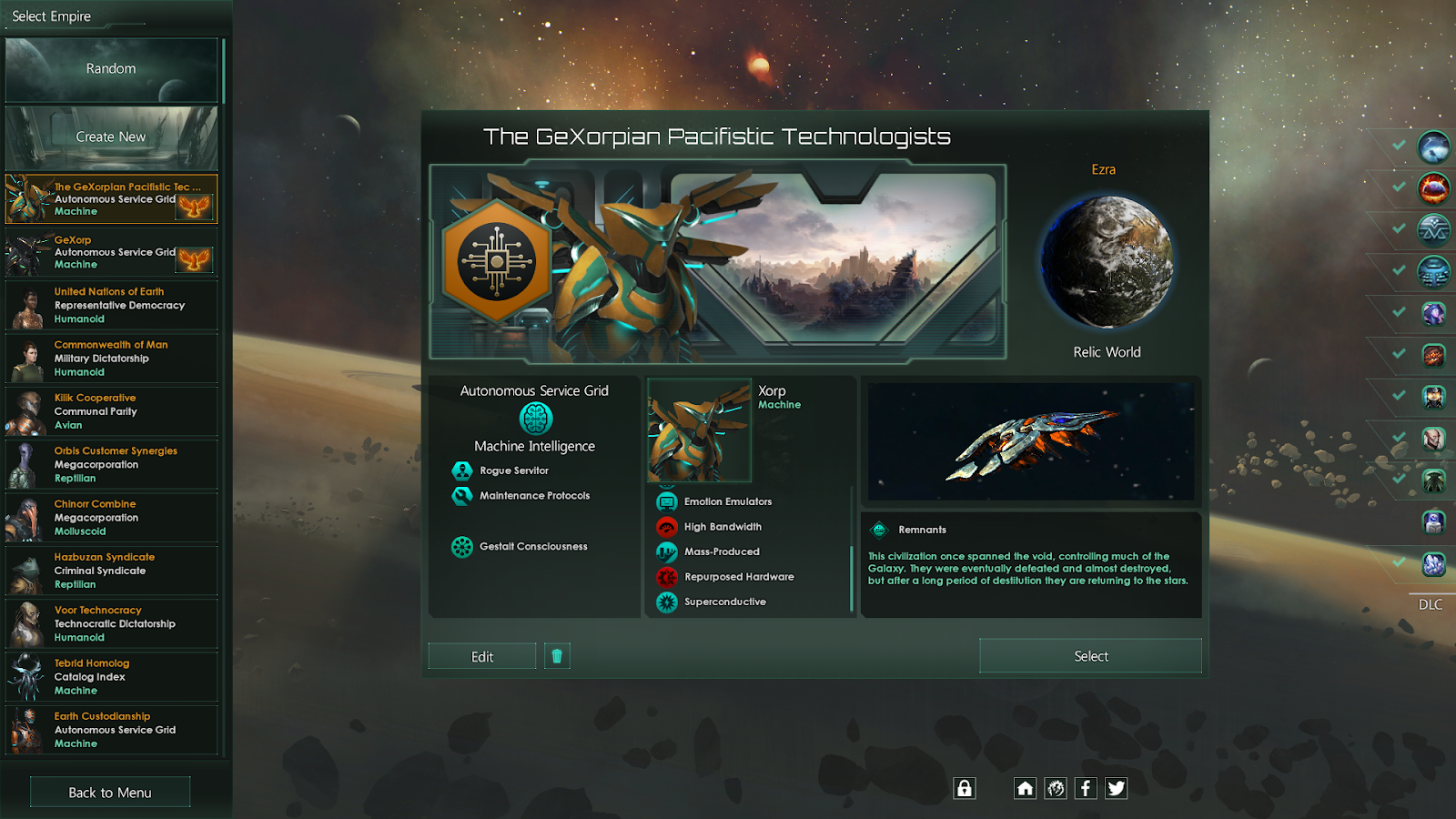
Task: Choose the GeXorp empire entry
Action: 111,252
